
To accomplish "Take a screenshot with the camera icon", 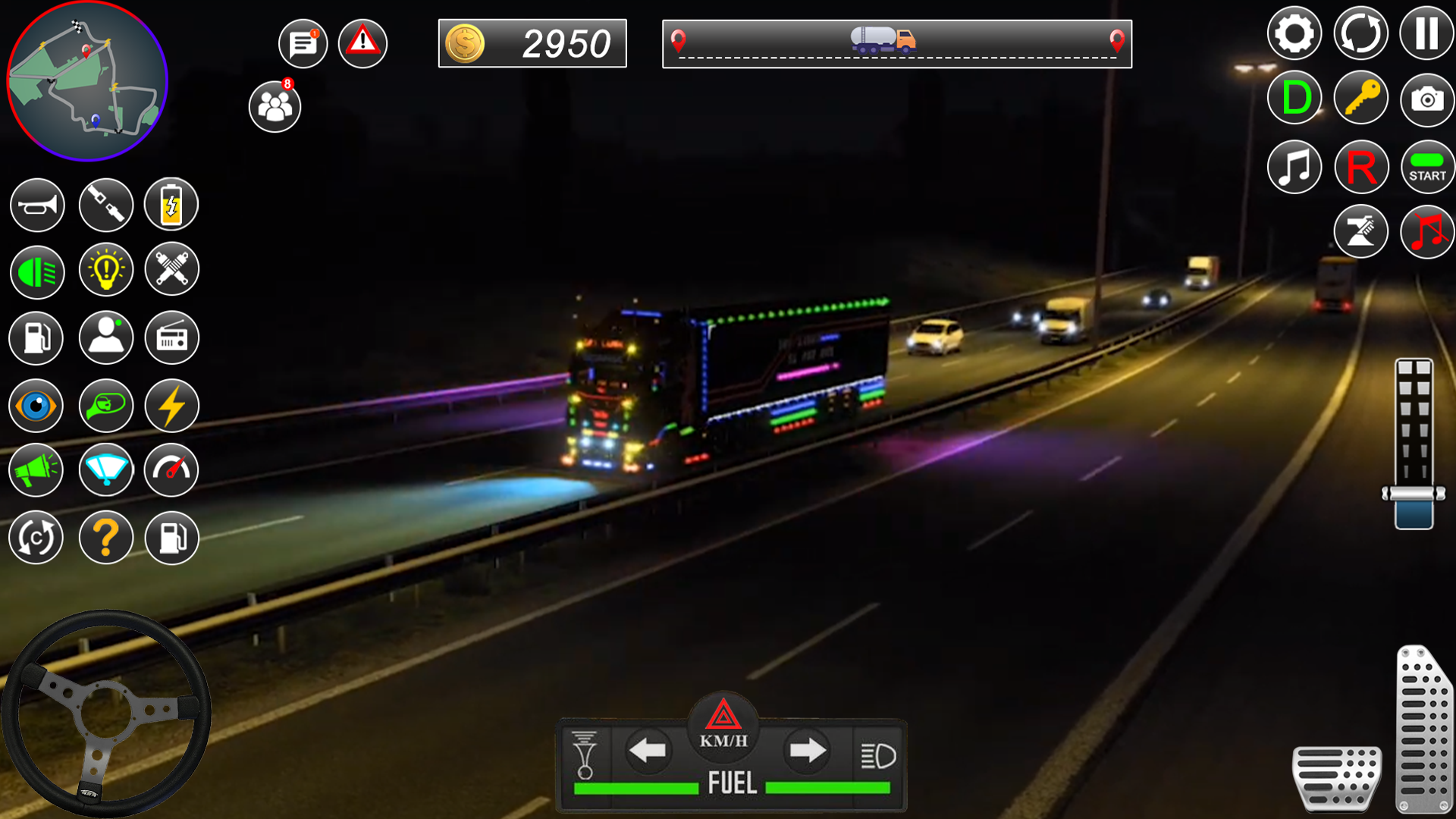I will 1426,98.
